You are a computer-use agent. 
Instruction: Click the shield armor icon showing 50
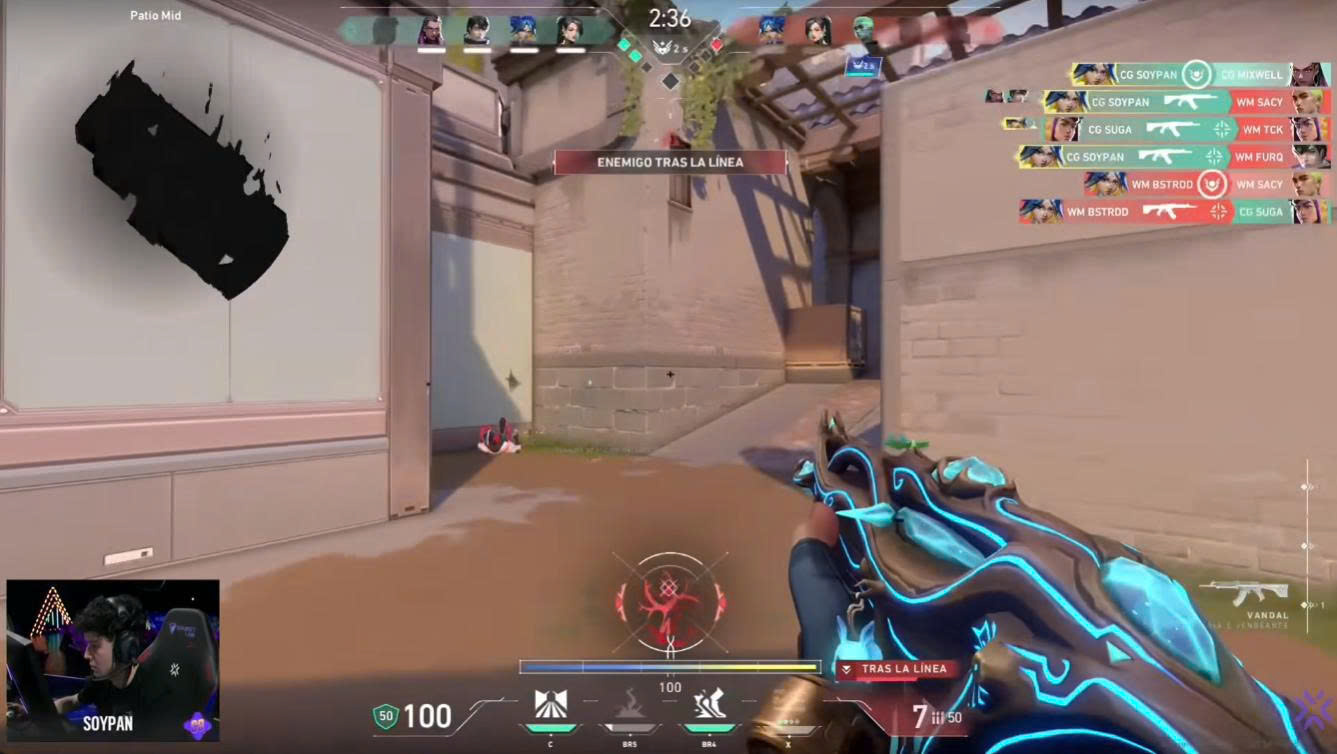(x=386, y=716)
